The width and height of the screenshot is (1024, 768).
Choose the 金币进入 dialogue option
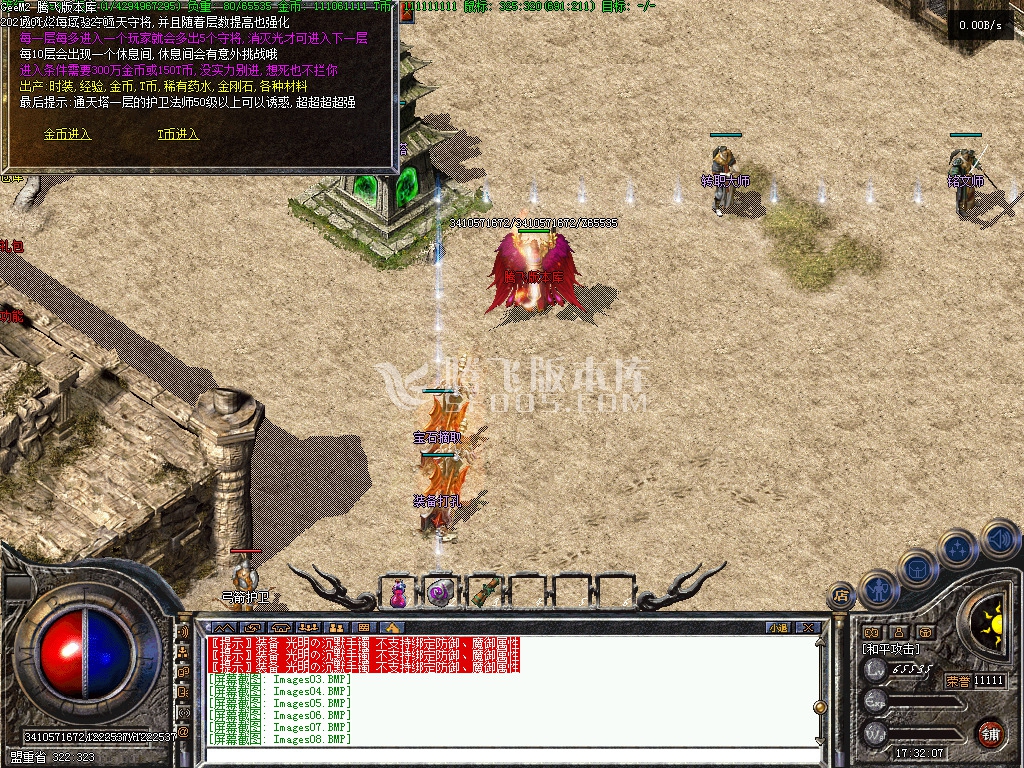[x=67, y=134]
